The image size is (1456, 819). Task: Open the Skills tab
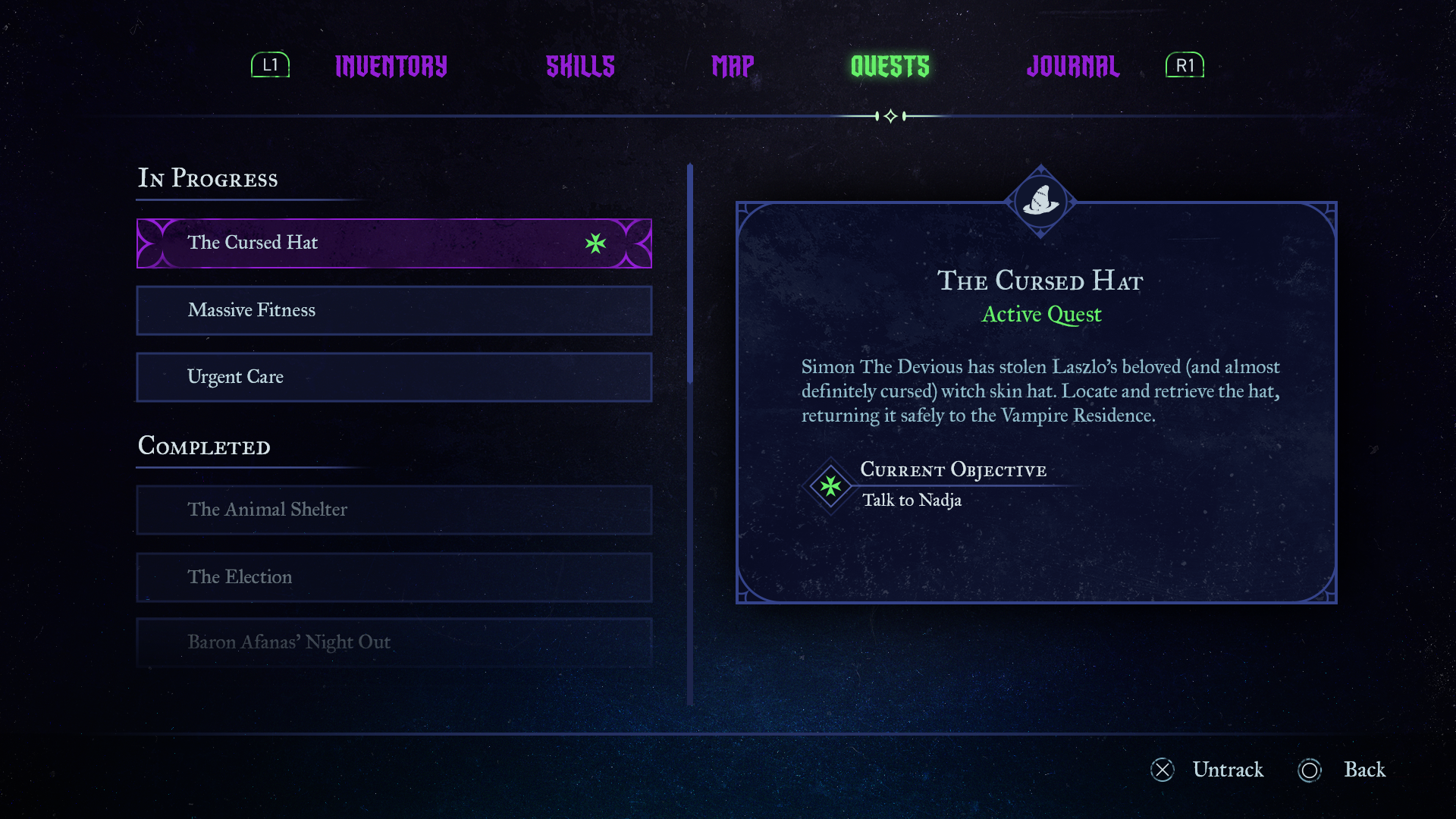580,67
